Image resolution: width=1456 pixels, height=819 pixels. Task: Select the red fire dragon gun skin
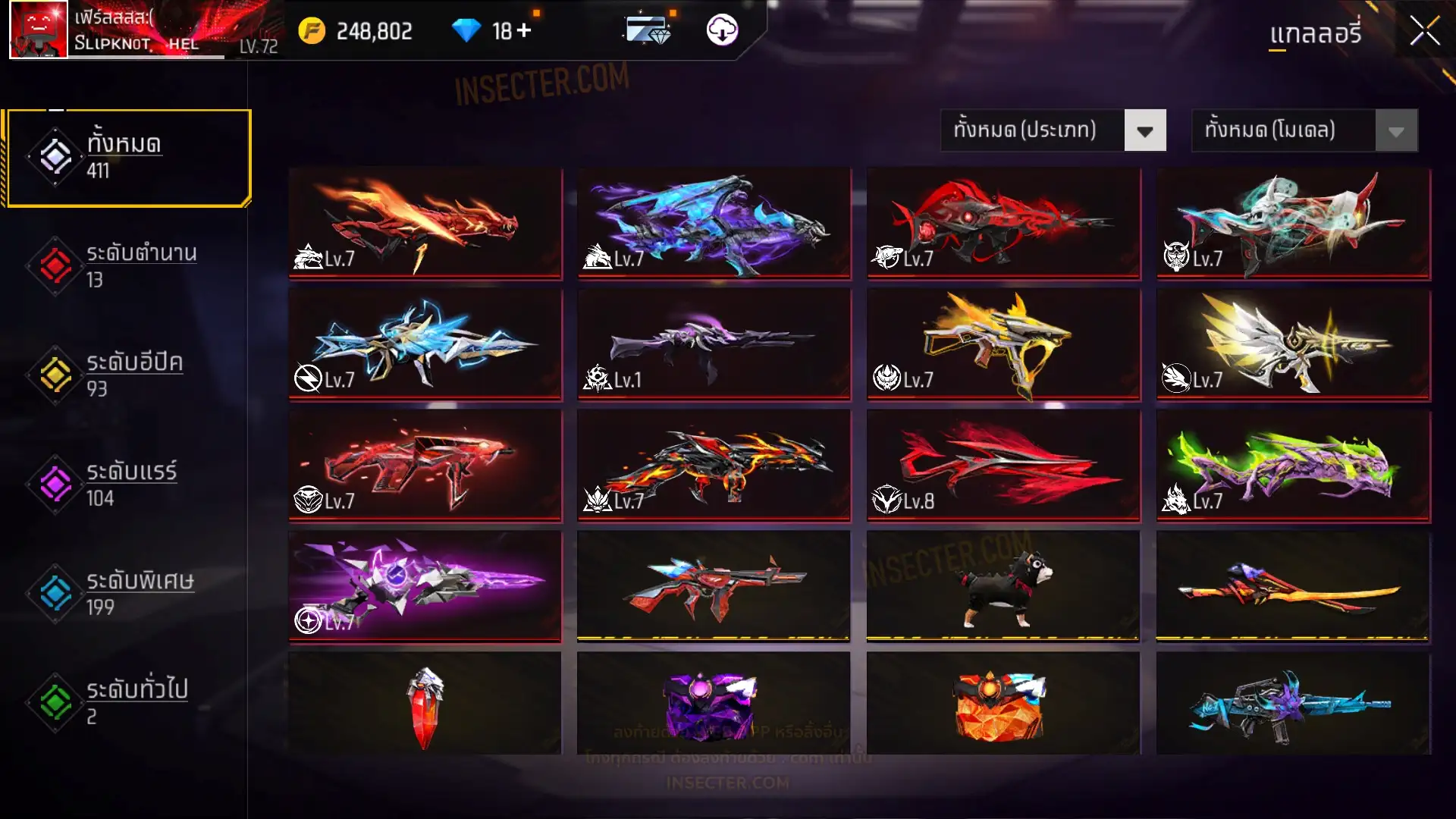click(425, 223)
